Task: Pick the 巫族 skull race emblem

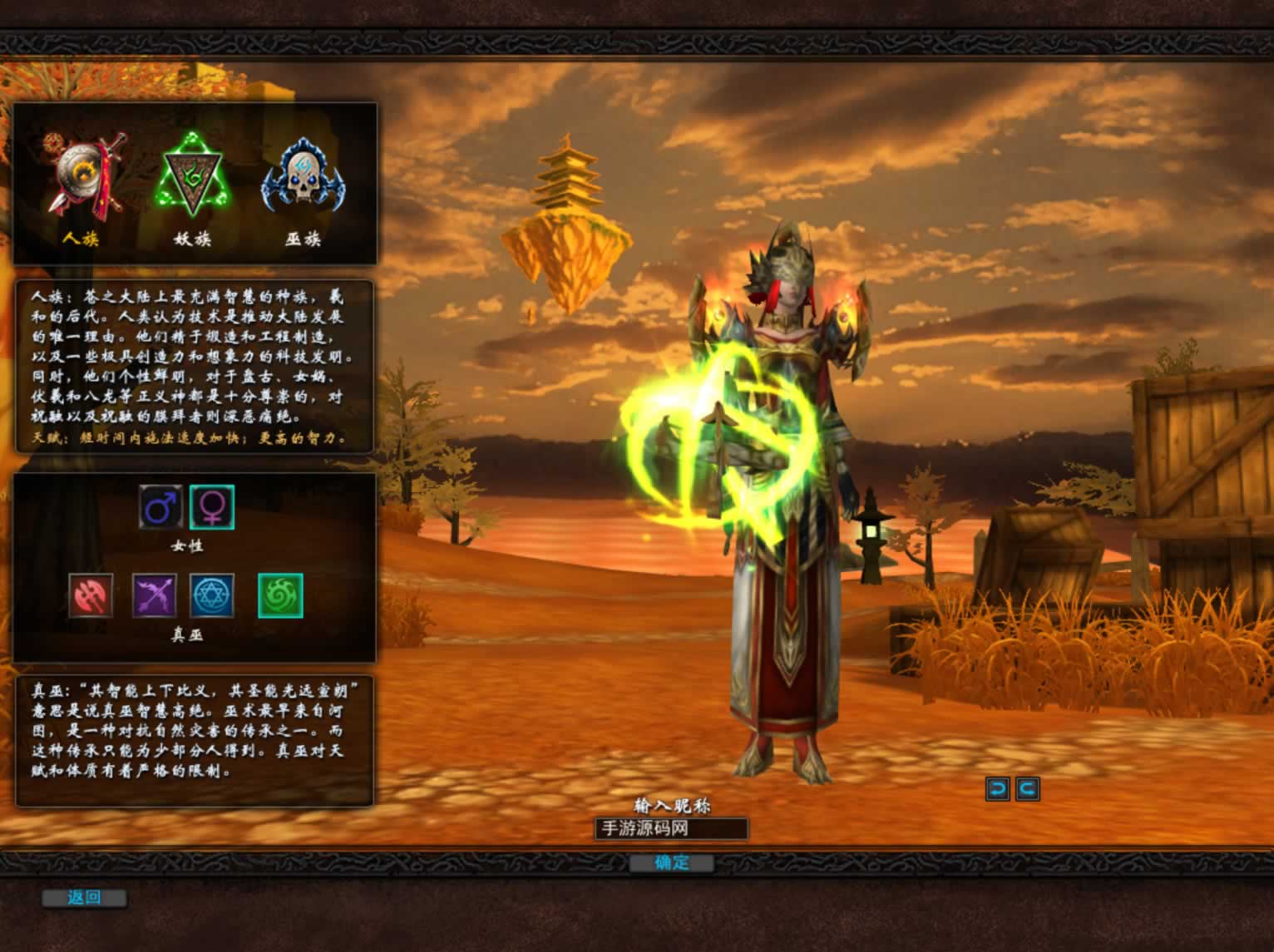Action: pyautogui.click(x=303, y=176)
